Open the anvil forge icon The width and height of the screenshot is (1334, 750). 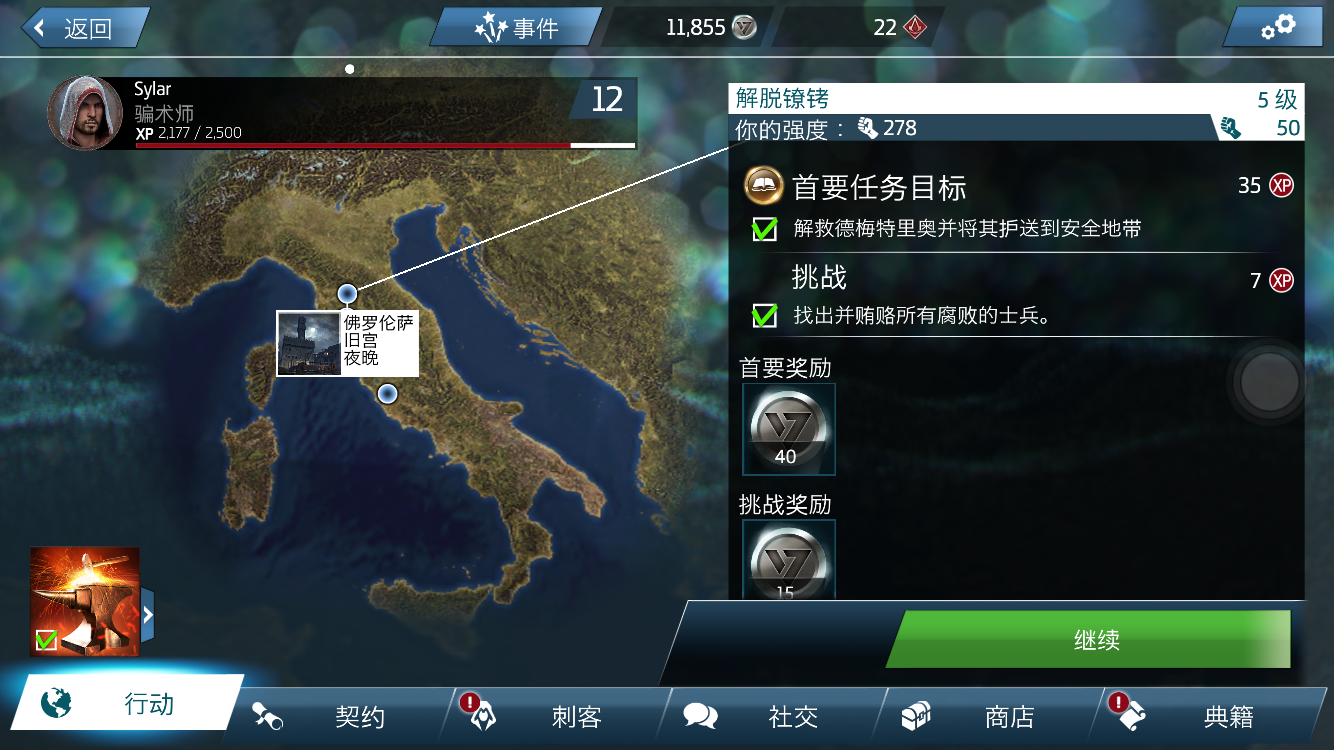click(84, 601)
